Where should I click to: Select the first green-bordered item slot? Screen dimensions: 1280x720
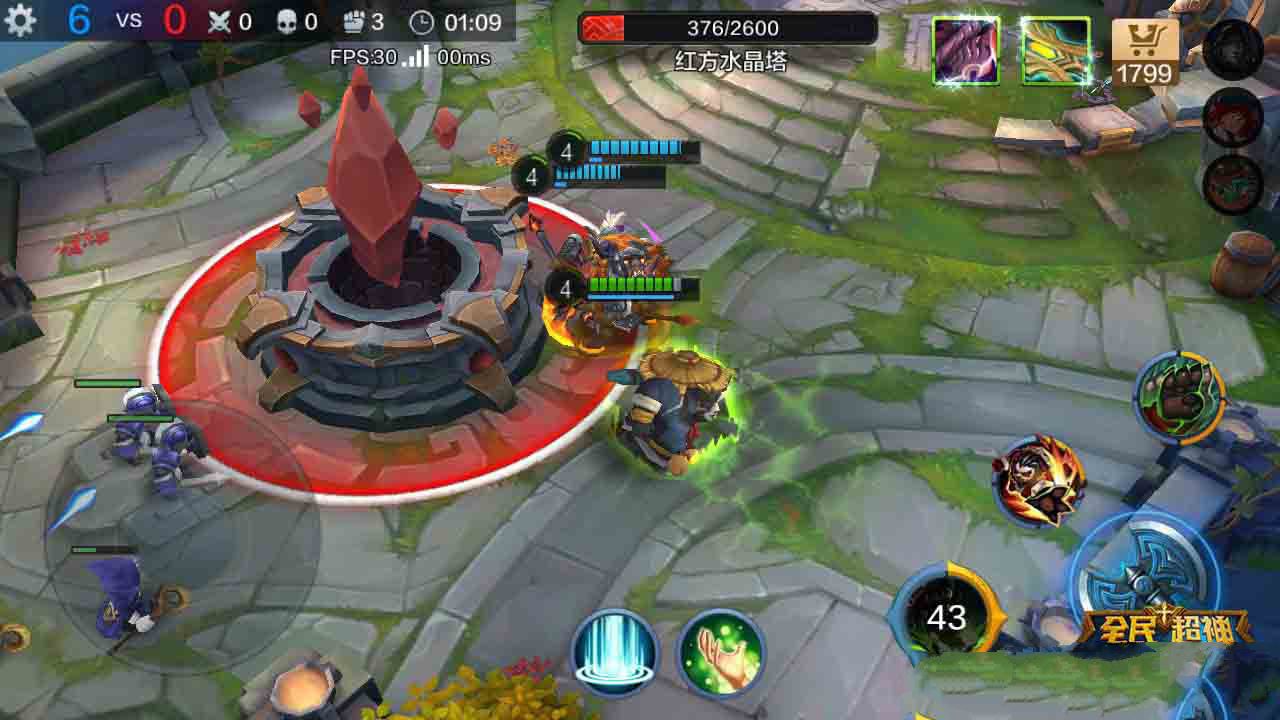coord(964,47)
